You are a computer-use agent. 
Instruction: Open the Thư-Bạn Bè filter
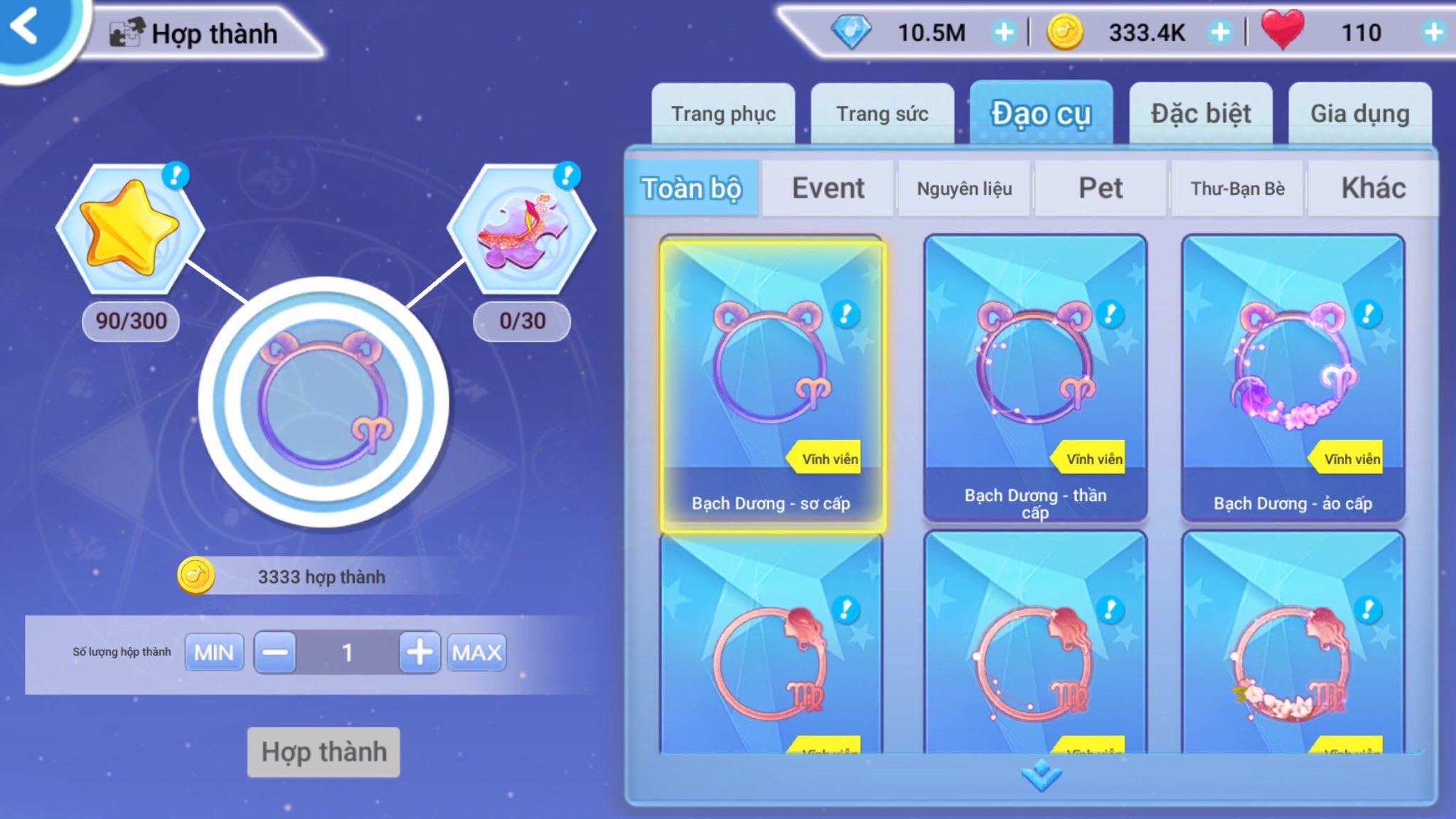[1237, 188]
